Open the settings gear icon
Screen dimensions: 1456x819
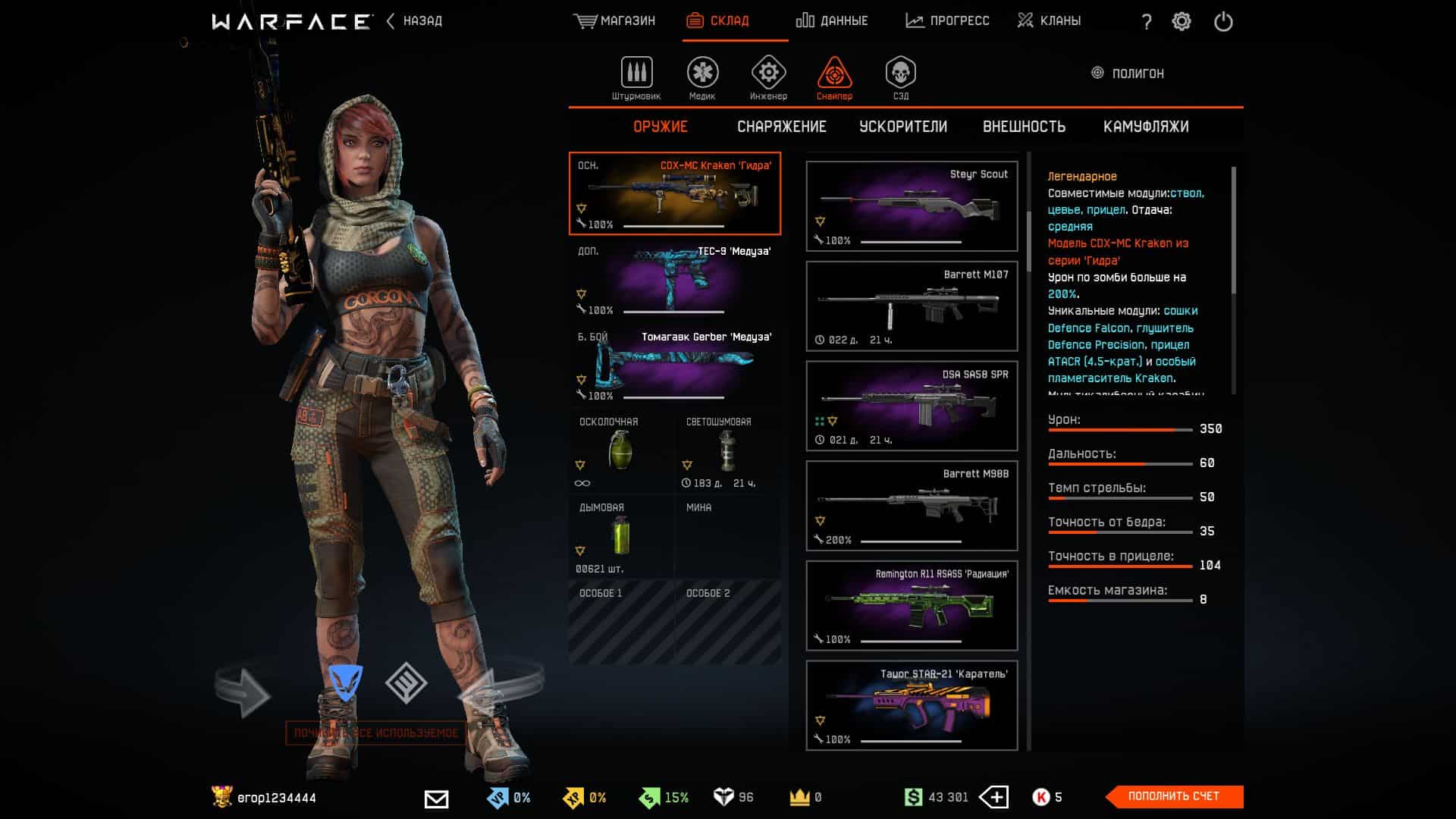tap(1181, 22)
